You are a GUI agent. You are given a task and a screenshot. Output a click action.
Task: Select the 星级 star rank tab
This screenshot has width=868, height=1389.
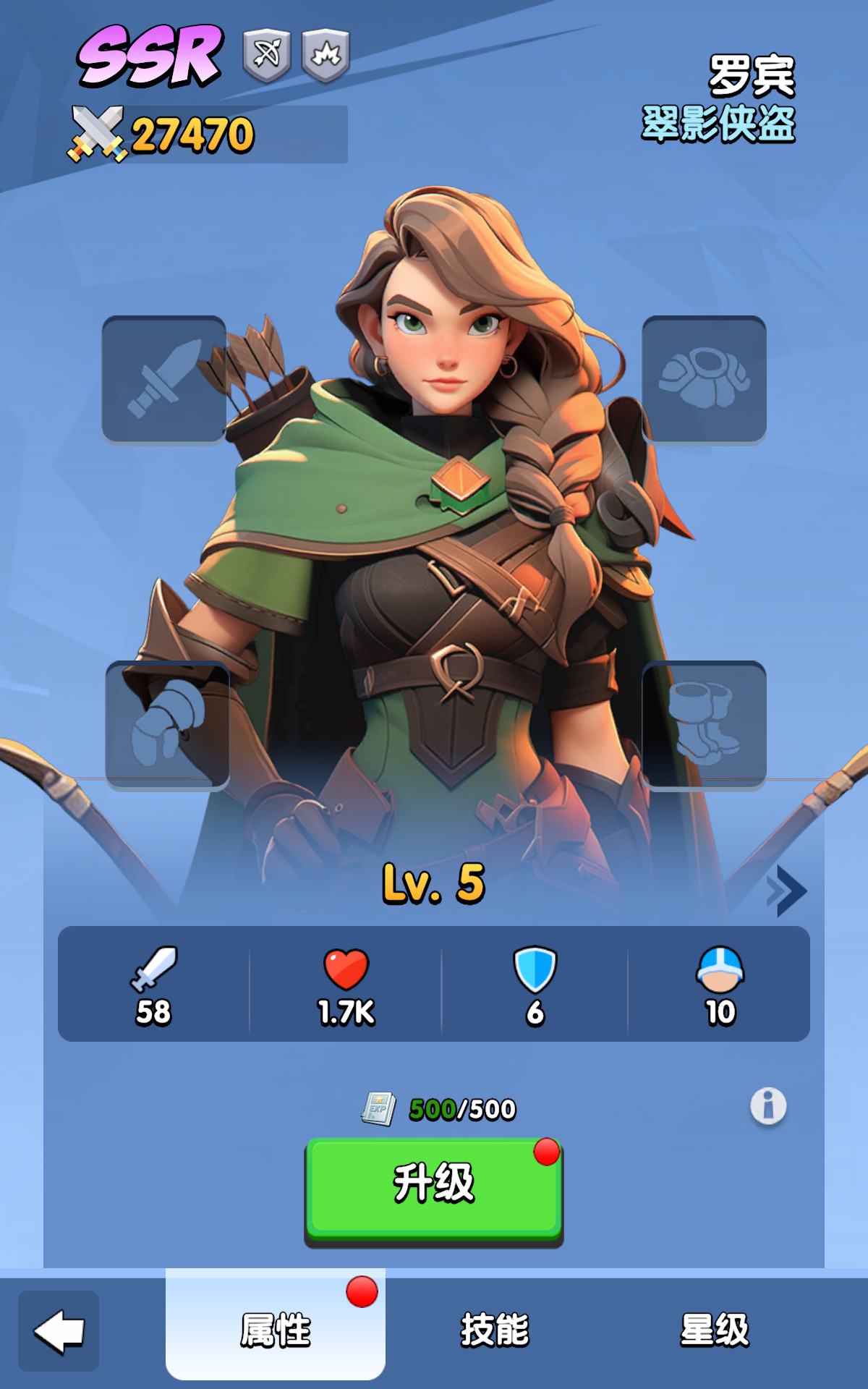715,1330
